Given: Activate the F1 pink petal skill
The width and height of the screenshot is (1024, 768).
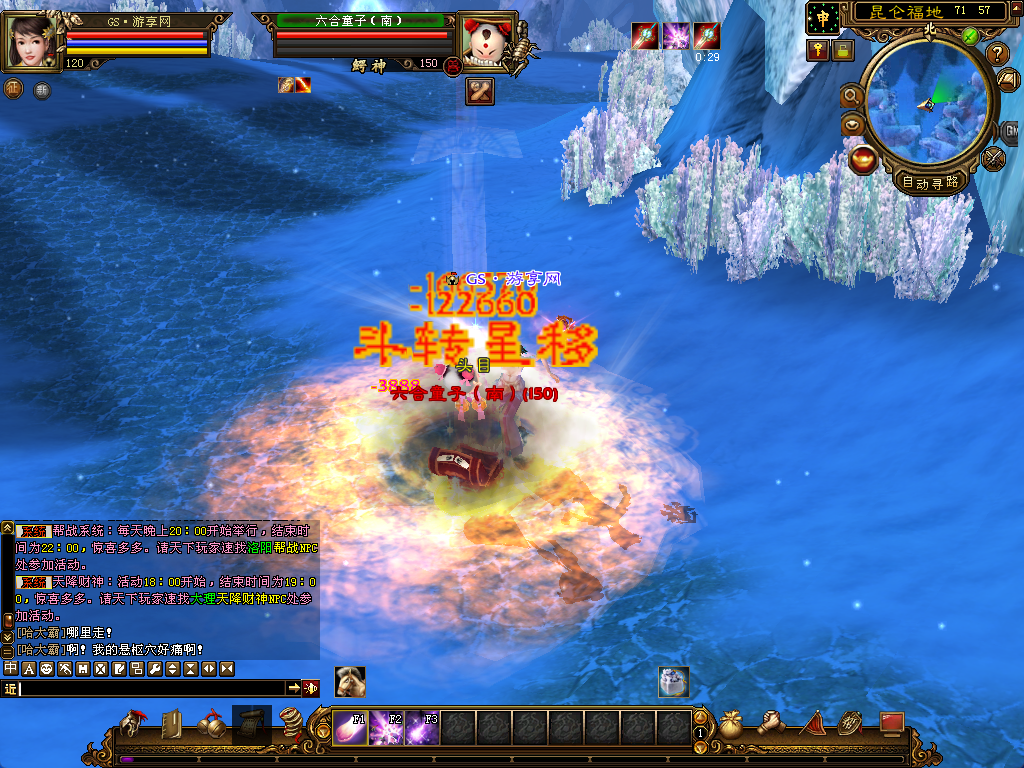Looking at the screenshot, I should pos(350,727).
